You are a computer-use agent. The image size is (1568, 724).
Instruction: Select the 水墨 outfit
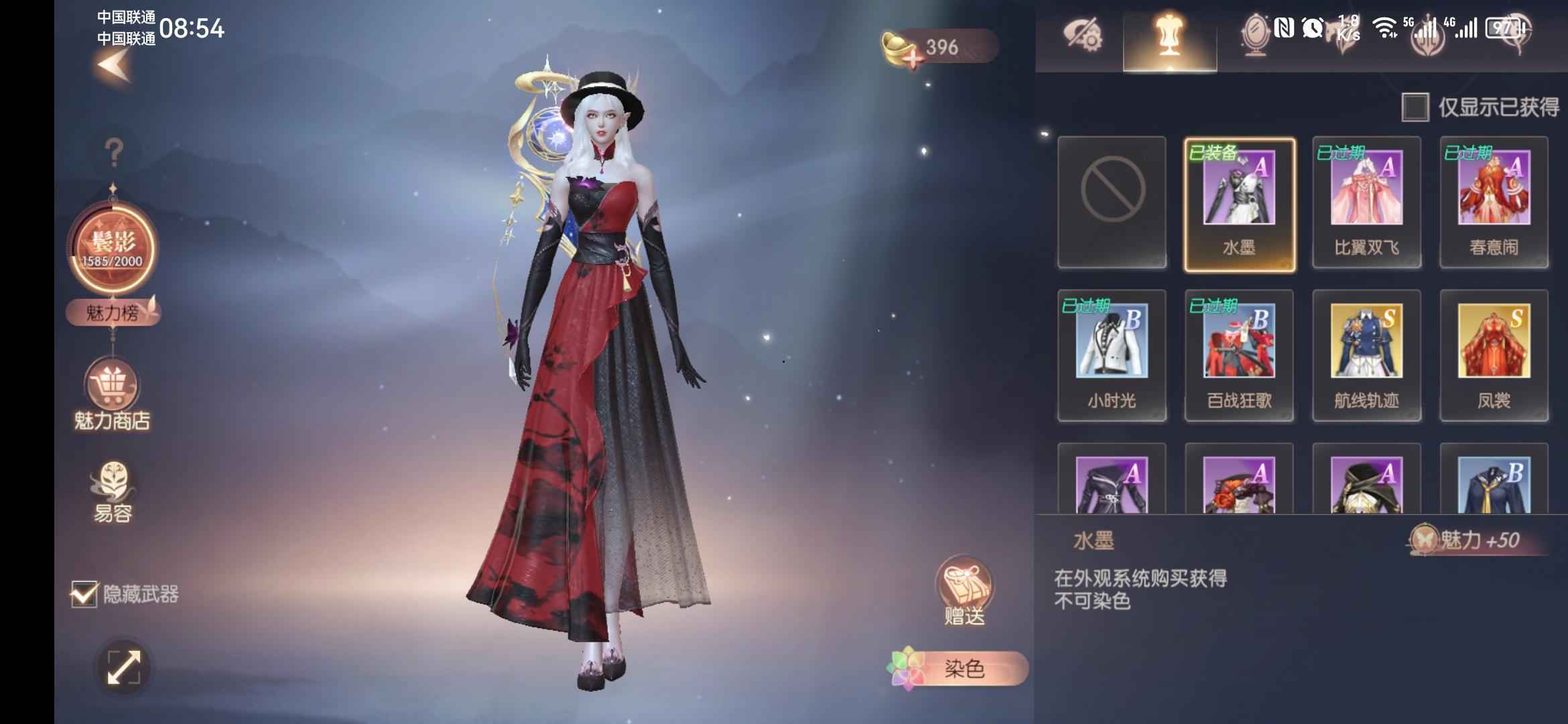(x=1239, y=204)
